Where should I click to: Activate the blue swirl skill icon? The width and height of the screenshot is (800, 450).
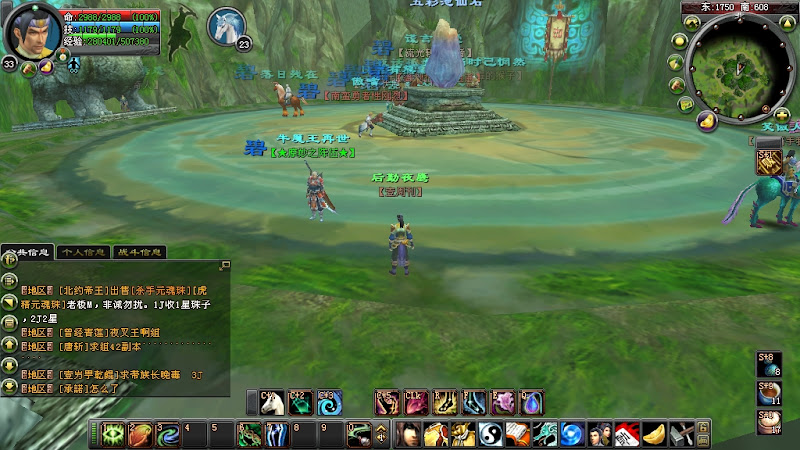pyautogui.click(x=327, y=402)
